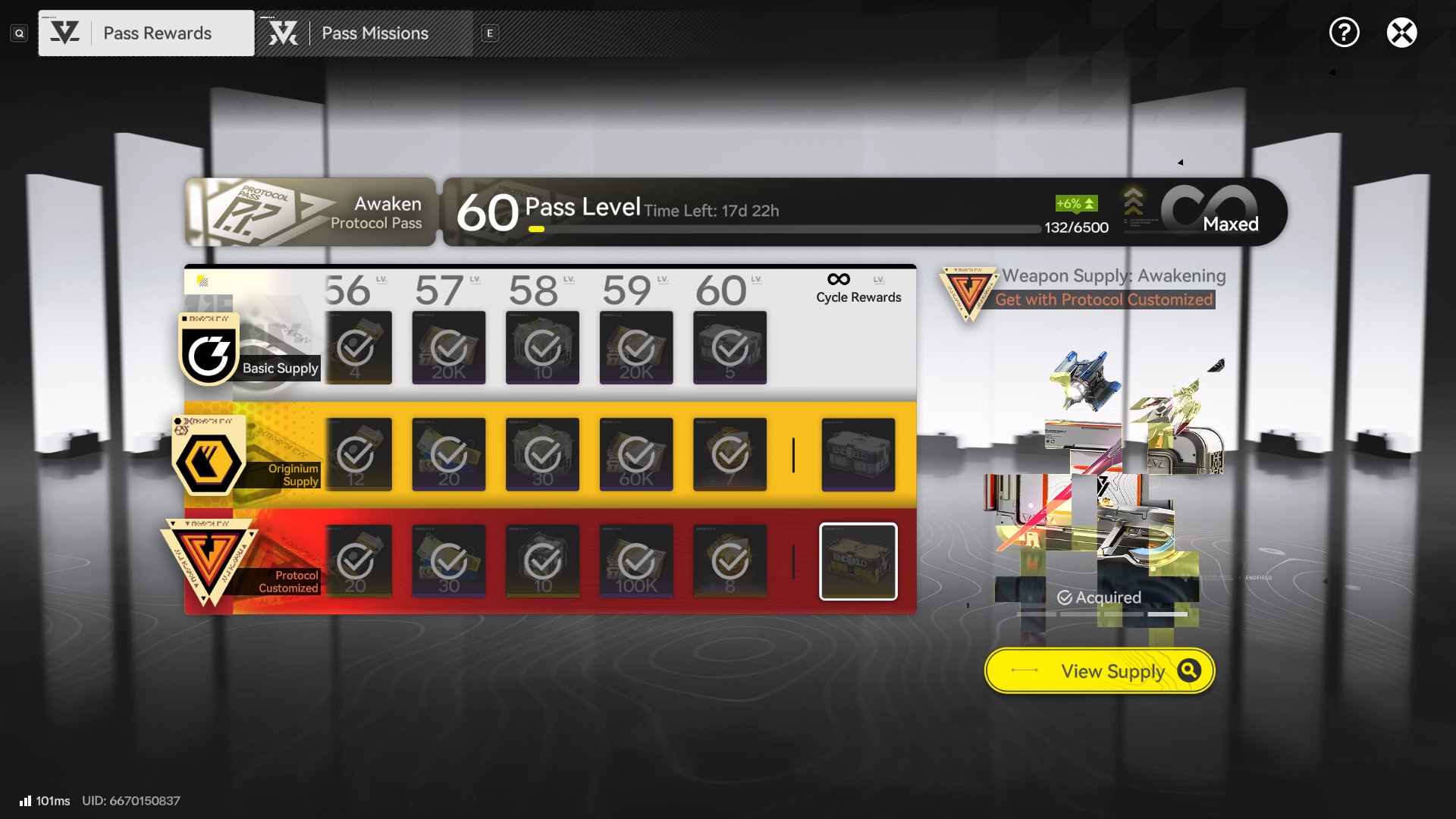The height and width of the screenshot is (819, 1456).
Task: Pick the Originium Supply level 59 reward
Action: point(636,455)
